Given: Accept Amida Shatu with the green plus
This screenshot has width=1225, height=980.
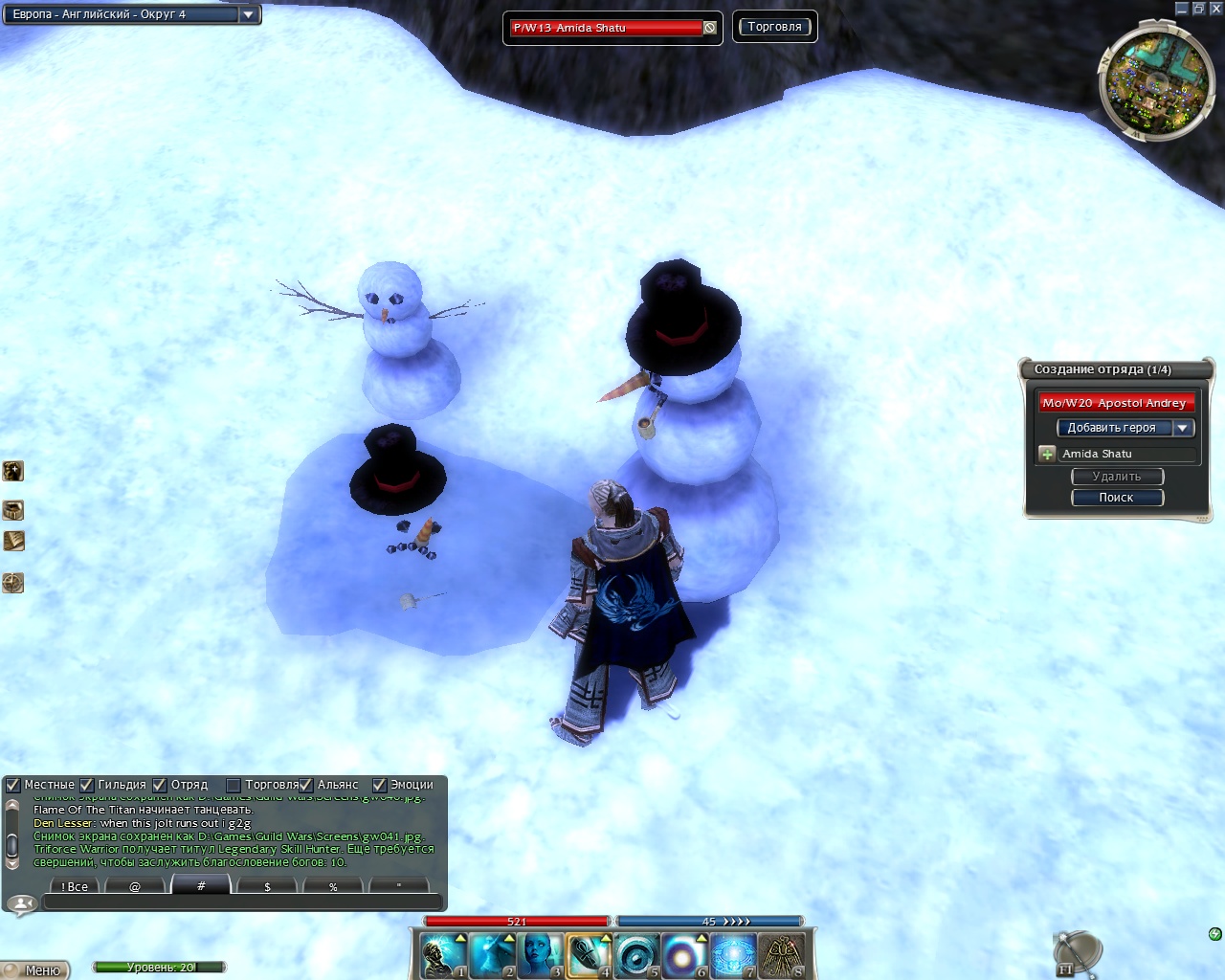Looking at the screenshot, I should [x=1047, y=454].
